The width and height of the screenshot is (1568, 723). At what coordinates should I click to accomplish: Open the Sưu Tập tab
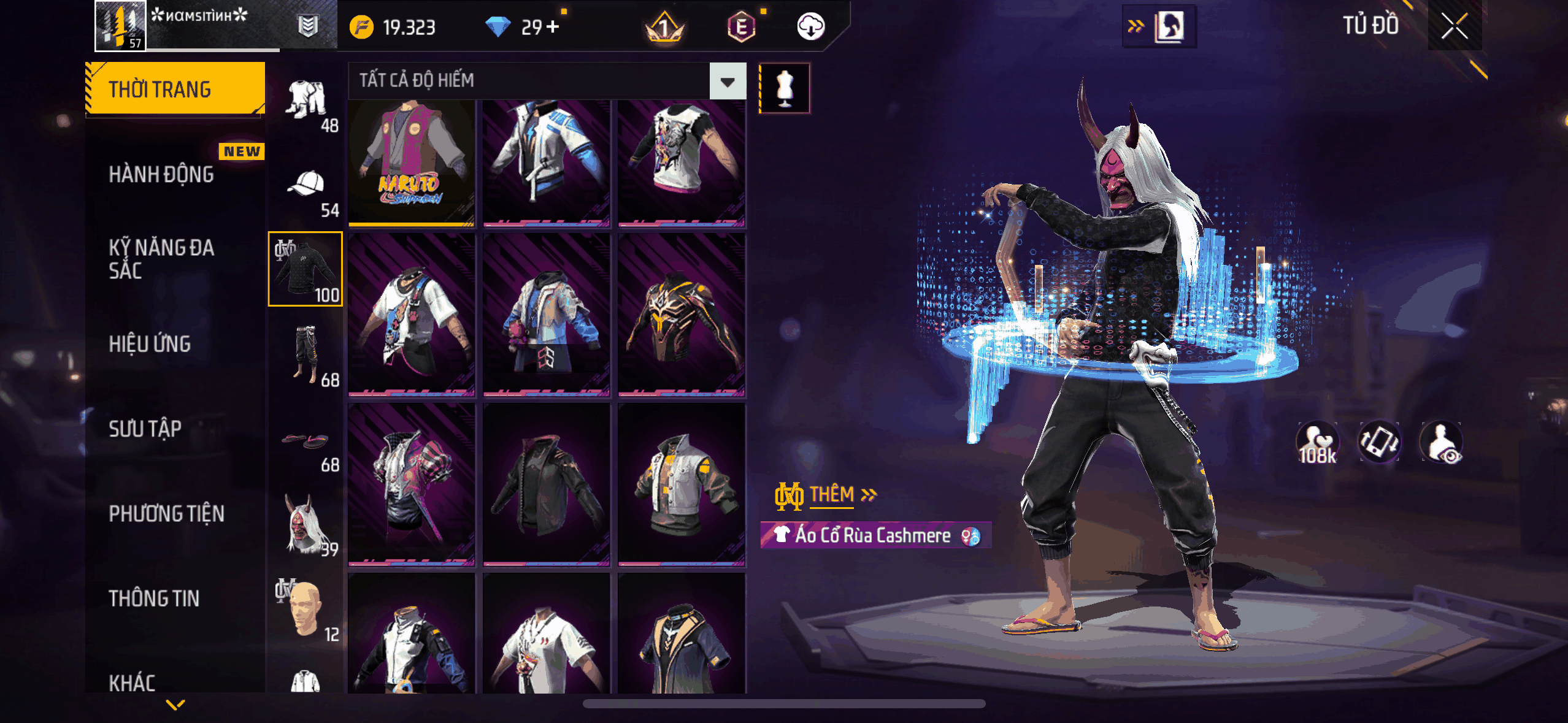[145, 429]
